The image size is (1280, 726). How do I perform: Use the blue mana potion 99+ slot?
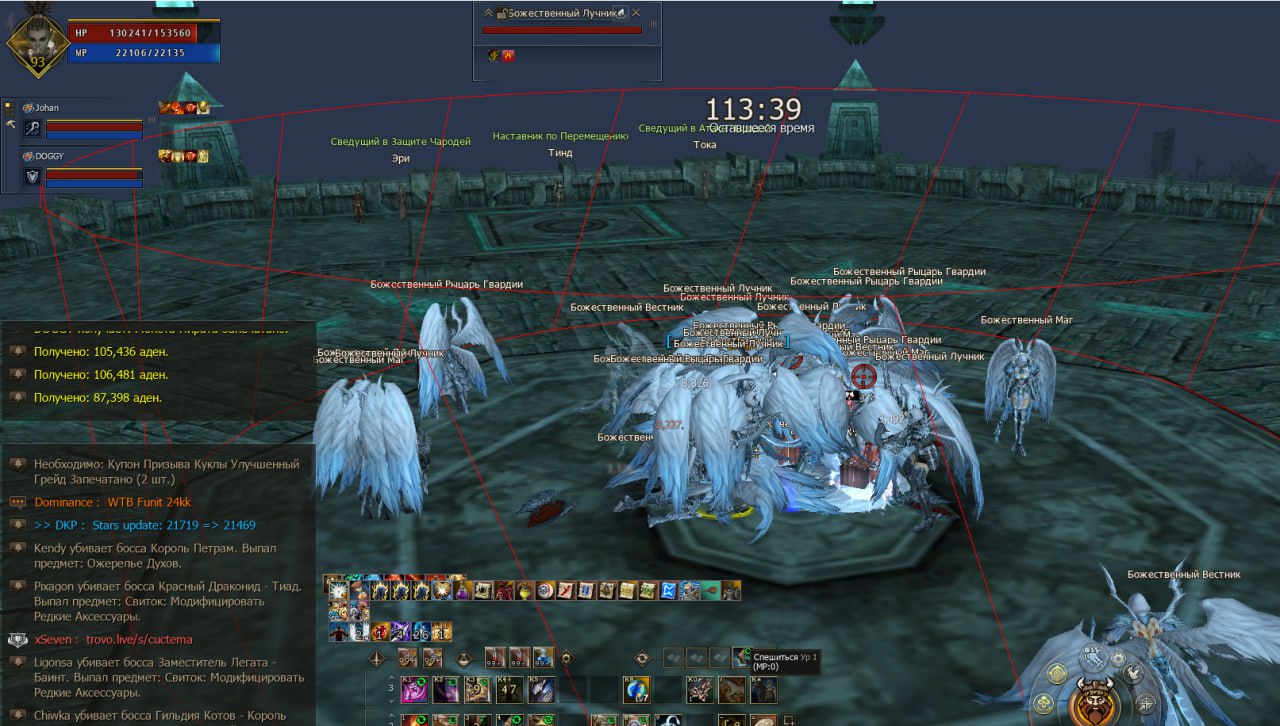[543, 657]
